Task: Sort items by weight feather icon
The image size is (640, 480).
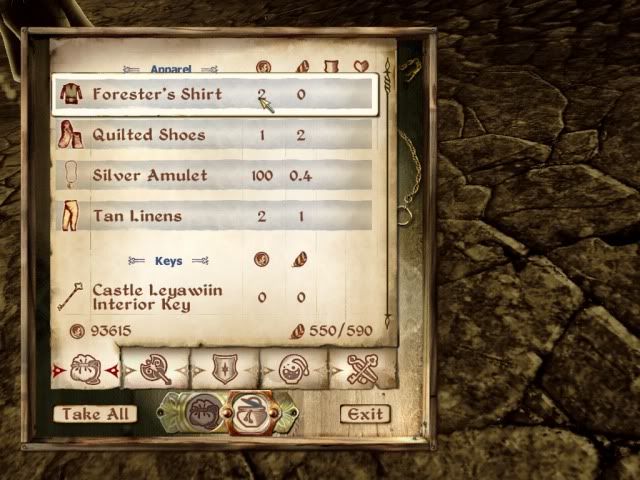Action: point(301,67)
